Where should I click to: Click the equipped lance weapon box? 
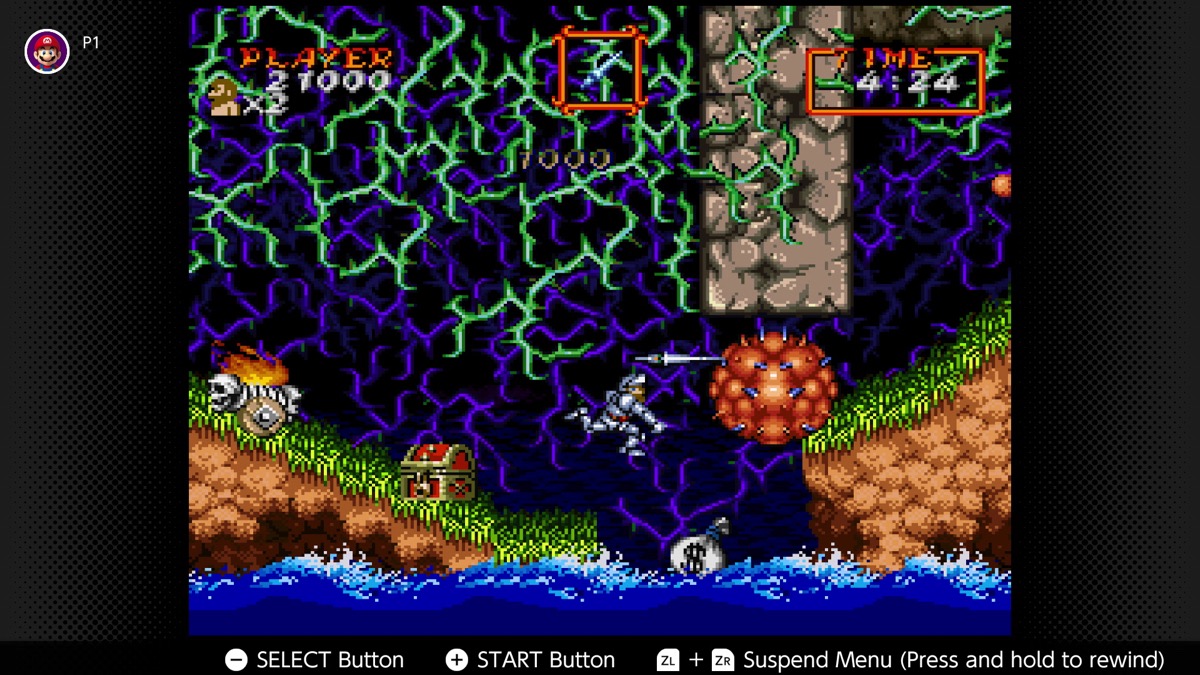600,69
